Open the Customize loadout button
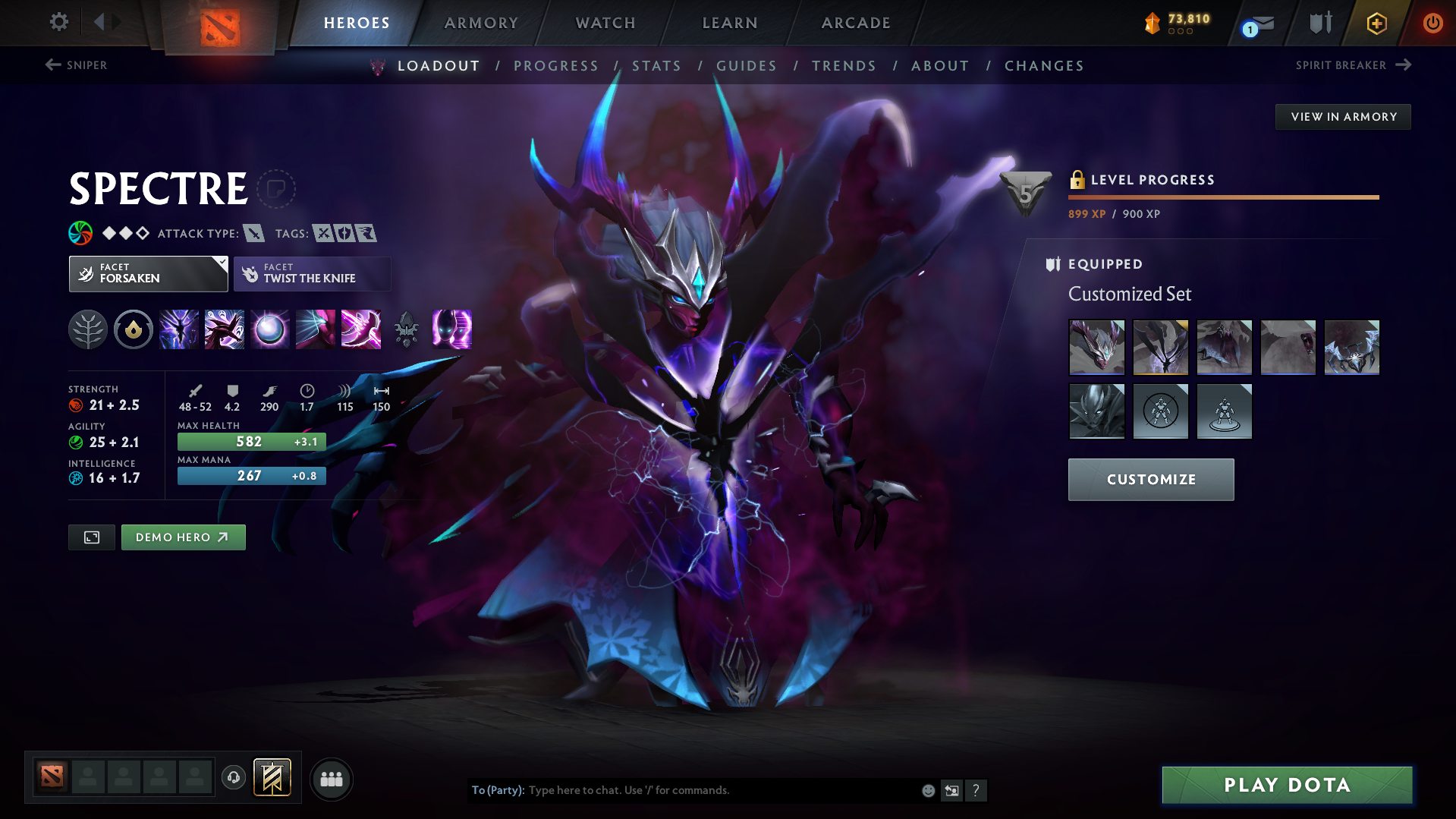 click(x=1150, y=480)
